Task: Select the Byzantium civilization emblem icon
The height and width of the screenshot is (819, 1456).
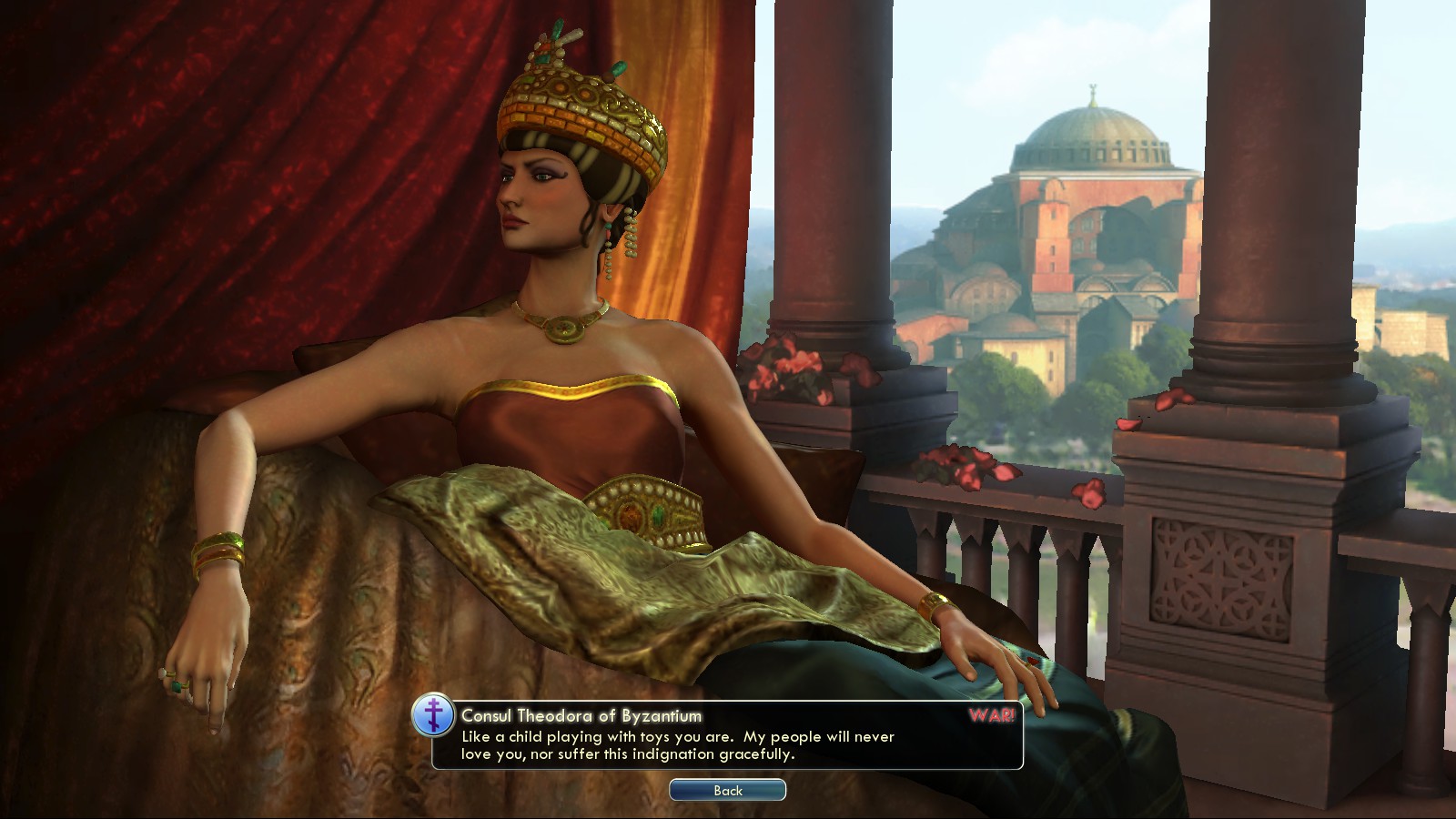Action: [434, 716]
